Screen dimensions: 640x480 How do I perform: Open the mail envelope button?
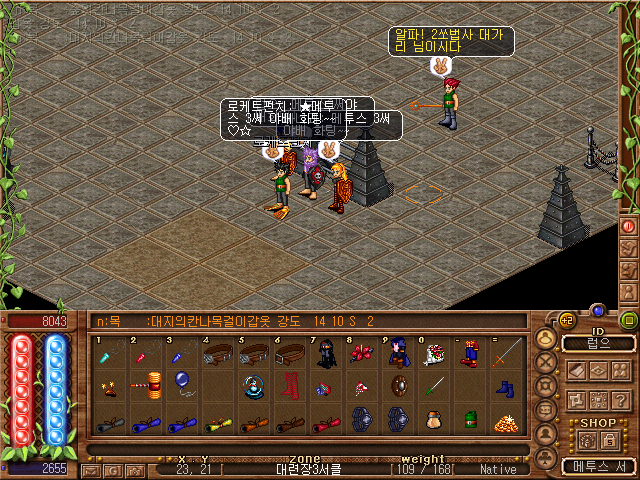click(91, 469)
